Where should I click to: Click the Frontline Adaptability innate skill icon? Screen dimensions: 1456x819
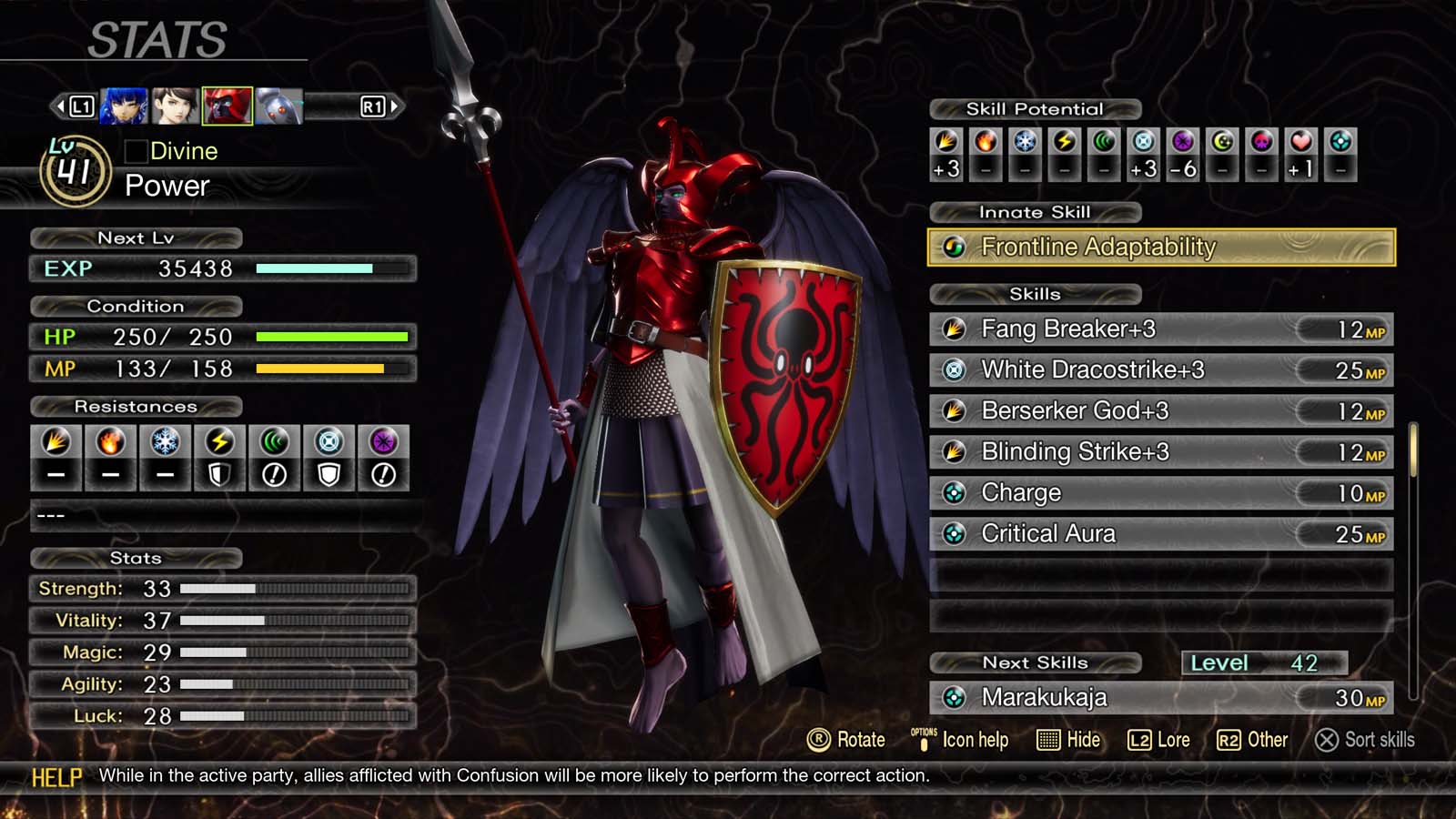[x=955, y=246]
